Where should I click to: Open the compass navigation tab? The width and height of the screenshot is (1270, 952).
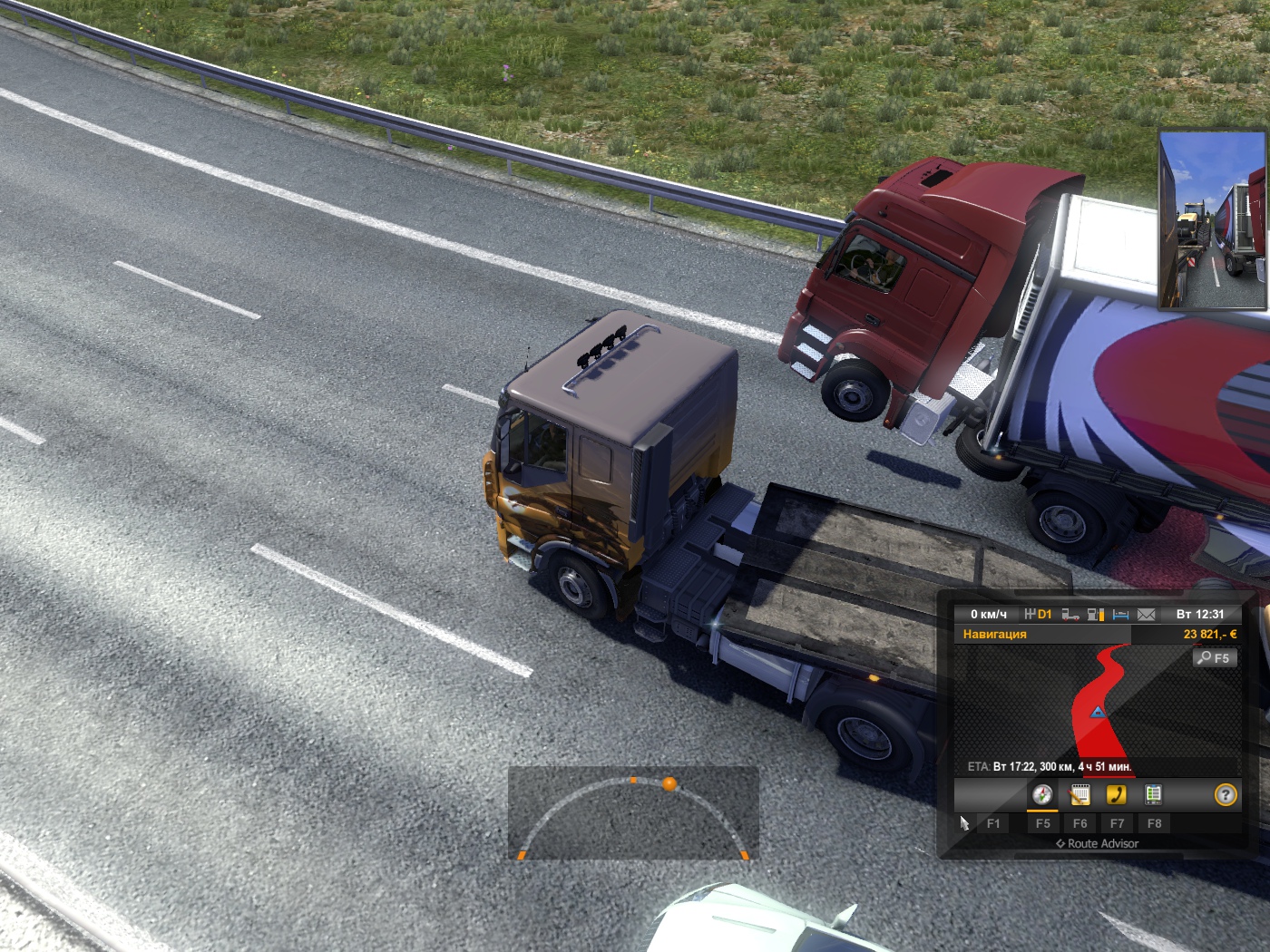coord(1042,795)
